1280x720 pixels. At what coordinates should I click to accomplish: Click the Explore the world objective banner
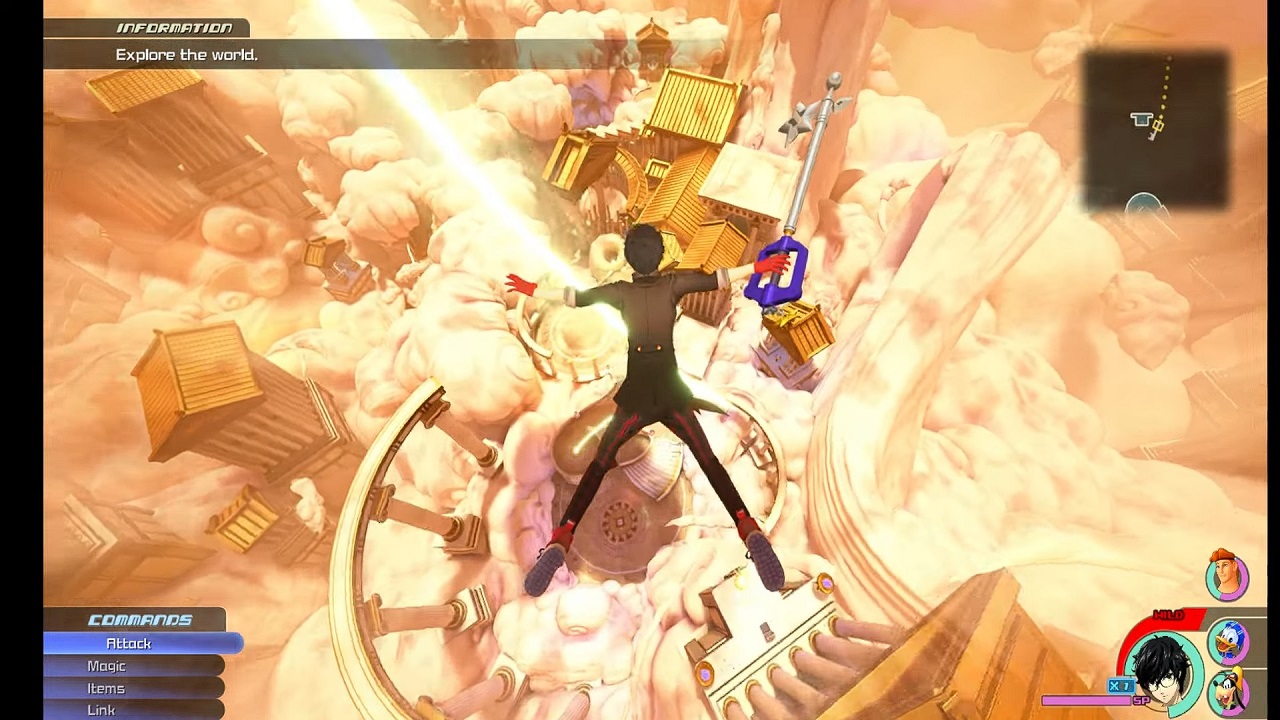(x=187, y=55)
